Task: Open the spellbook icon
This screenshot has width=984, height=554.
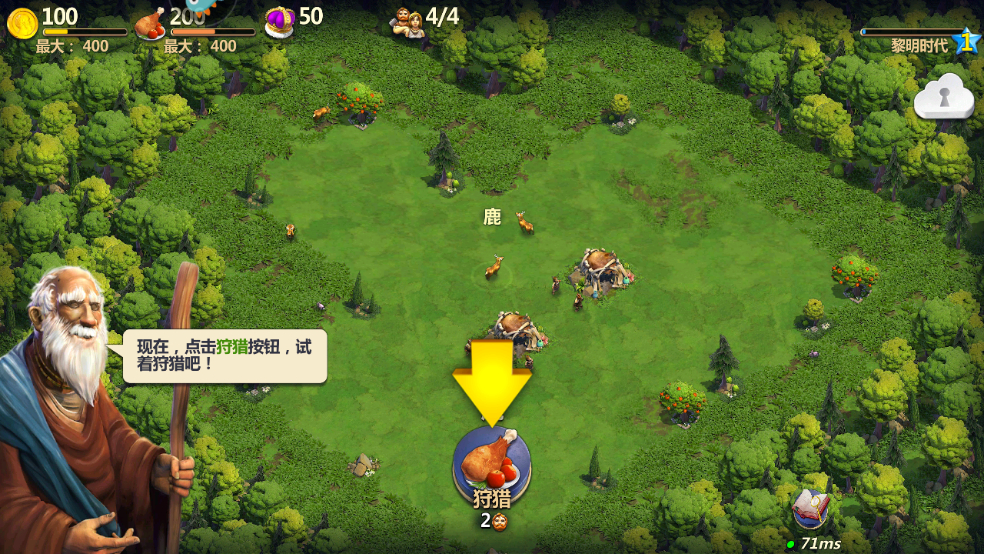Action: (x=810, y=509)
